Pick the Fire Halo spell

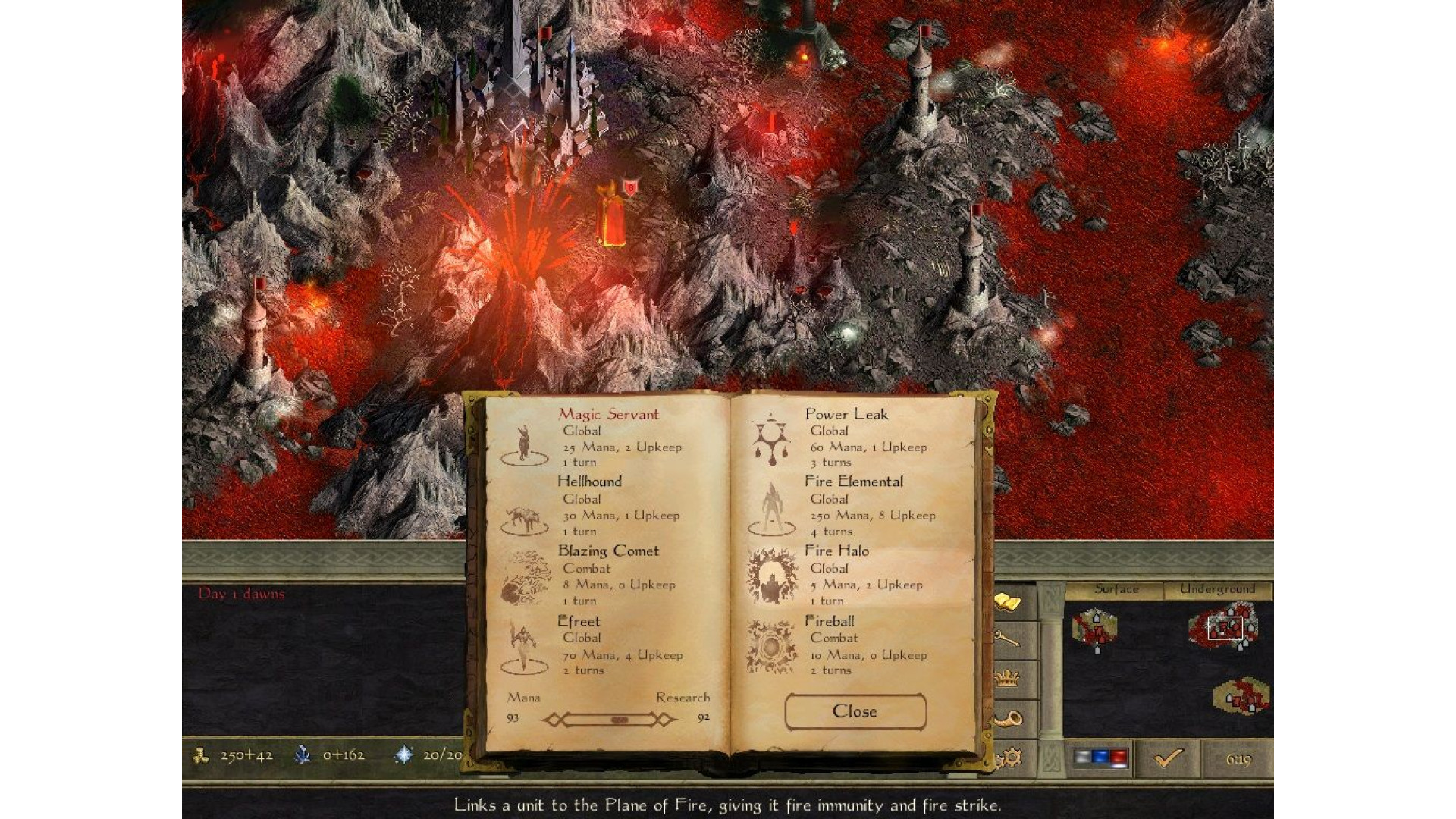(836, 551)
